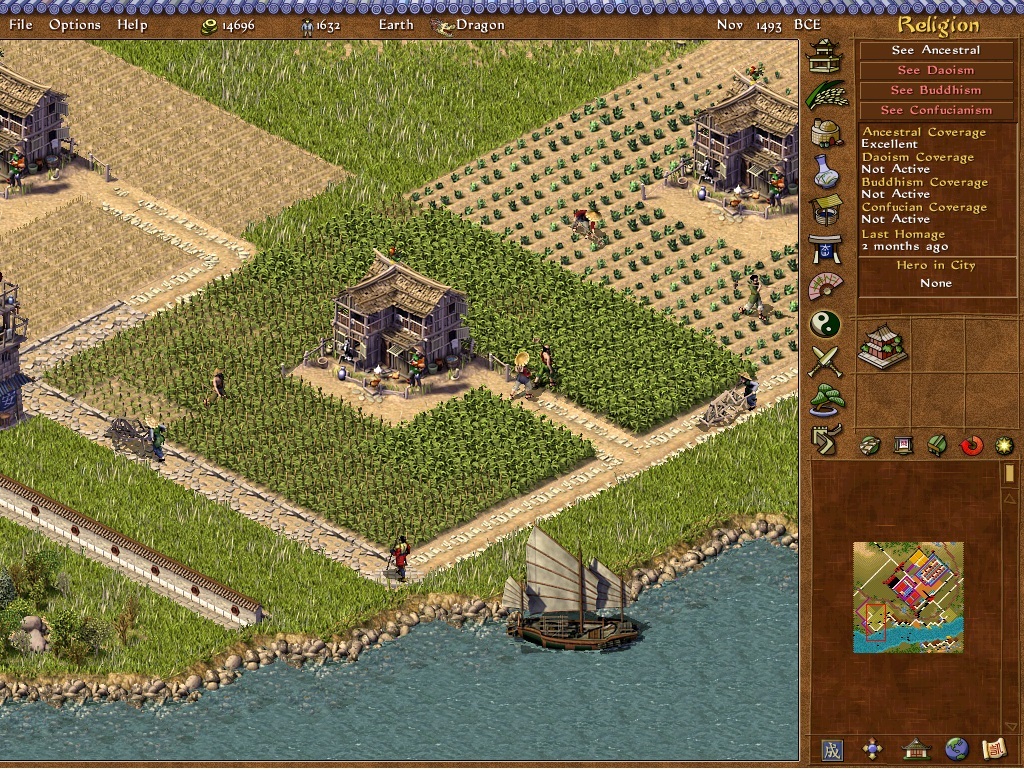Choose the bonsai tree aesthetics category
Image resolution: width=1024 pixels, height=769 pixels.
[x=825, y=400]
